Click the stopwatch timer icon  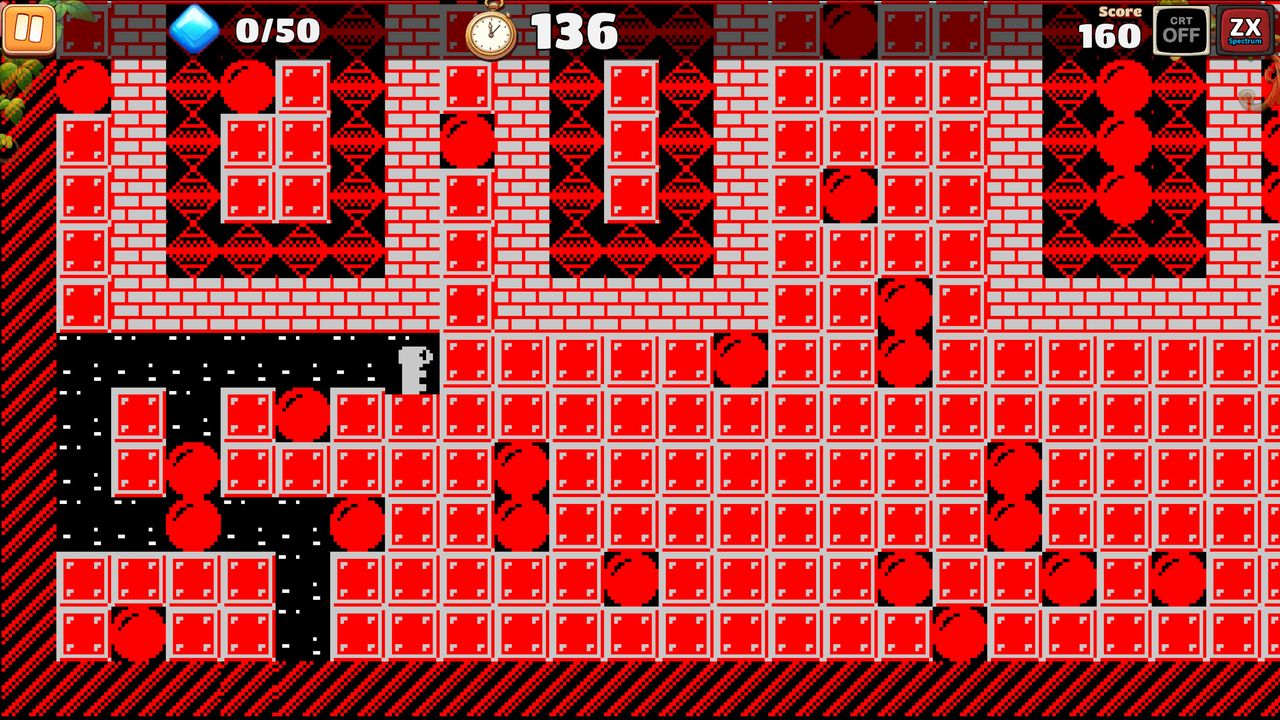coord(489,30)
